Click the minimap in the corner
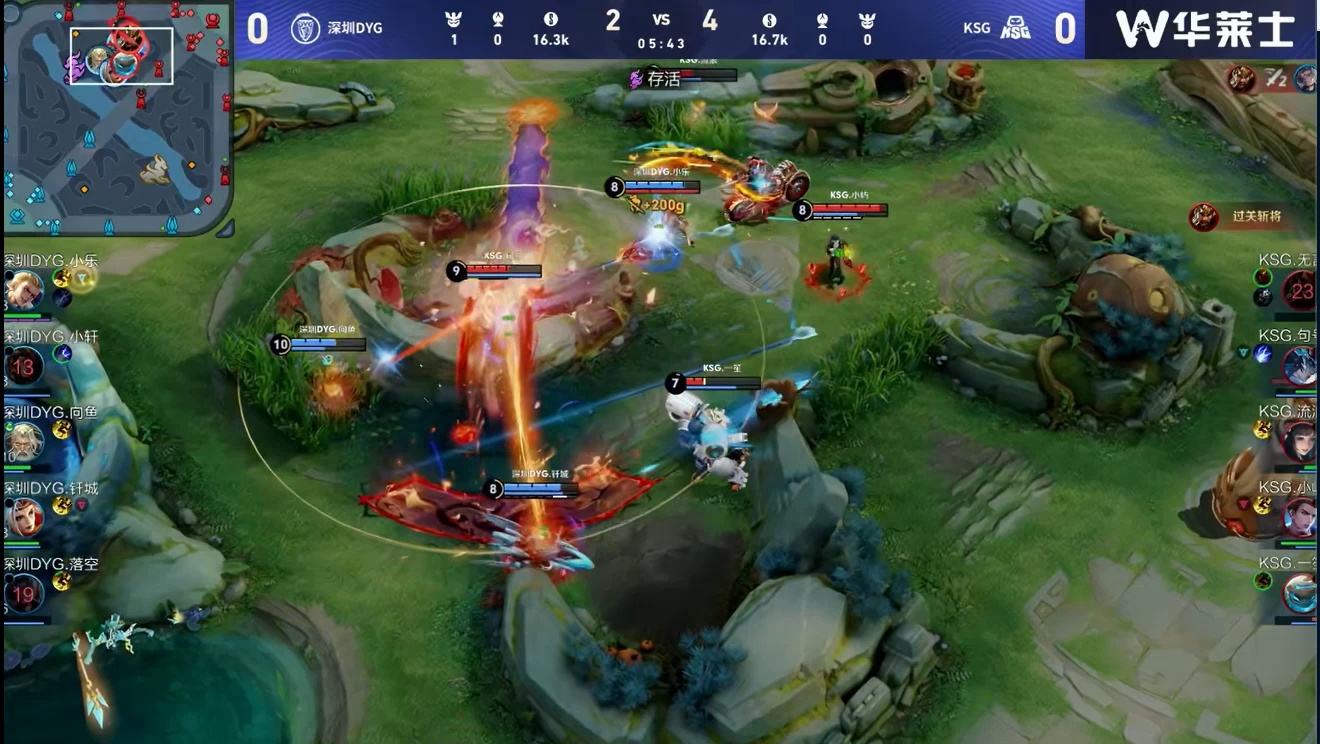1320x744 pixels. click(x=117, y=117)
